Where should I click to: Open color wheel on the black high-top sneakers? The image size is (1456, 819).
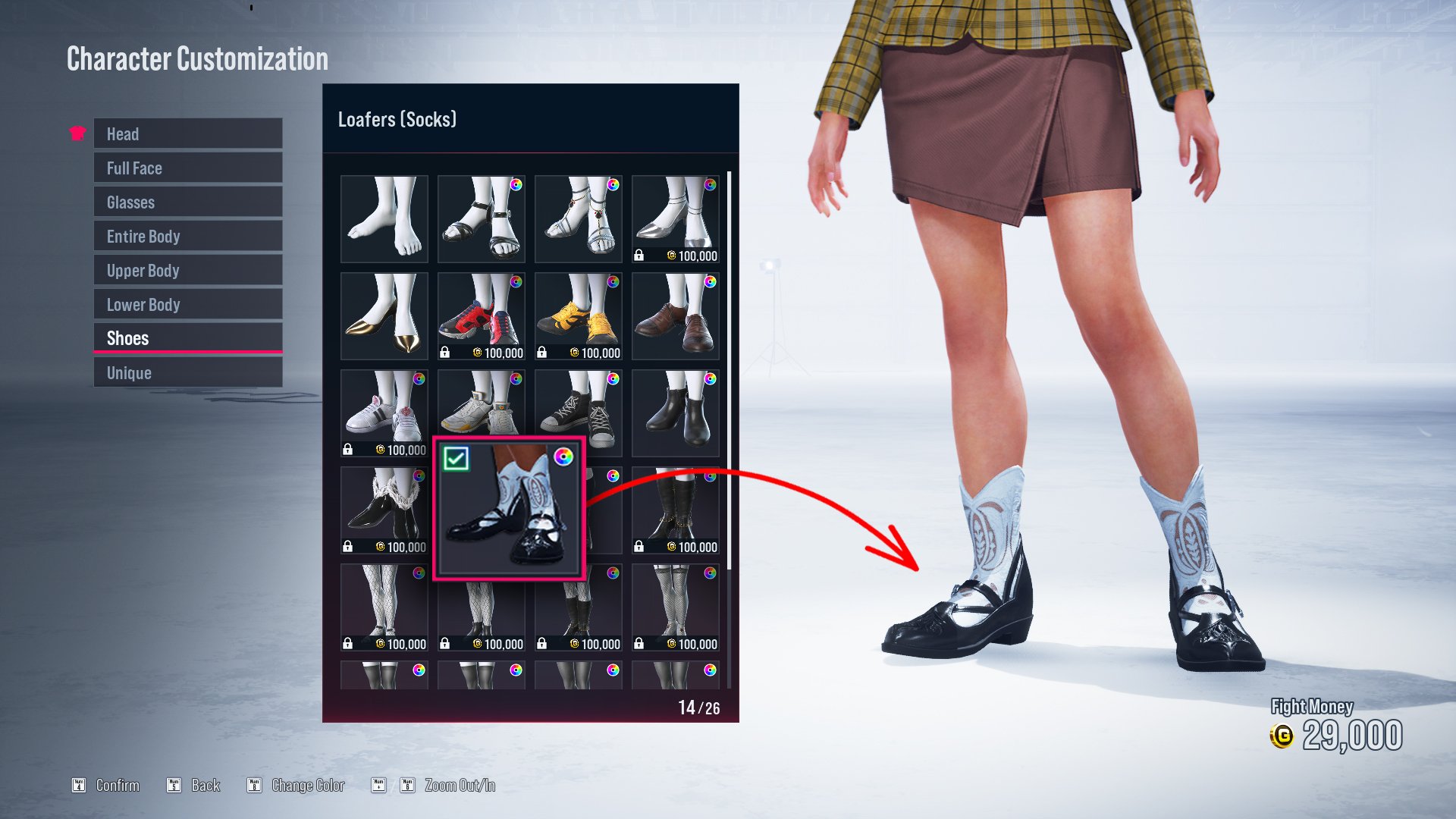coord(613,379)
